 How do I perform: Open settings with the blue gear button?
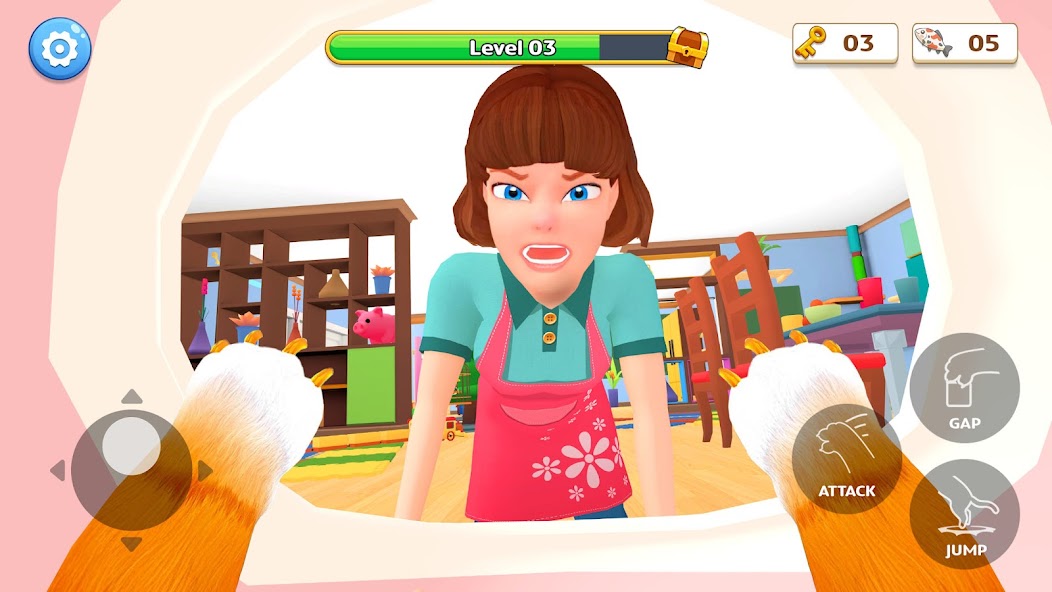point(60,47)
